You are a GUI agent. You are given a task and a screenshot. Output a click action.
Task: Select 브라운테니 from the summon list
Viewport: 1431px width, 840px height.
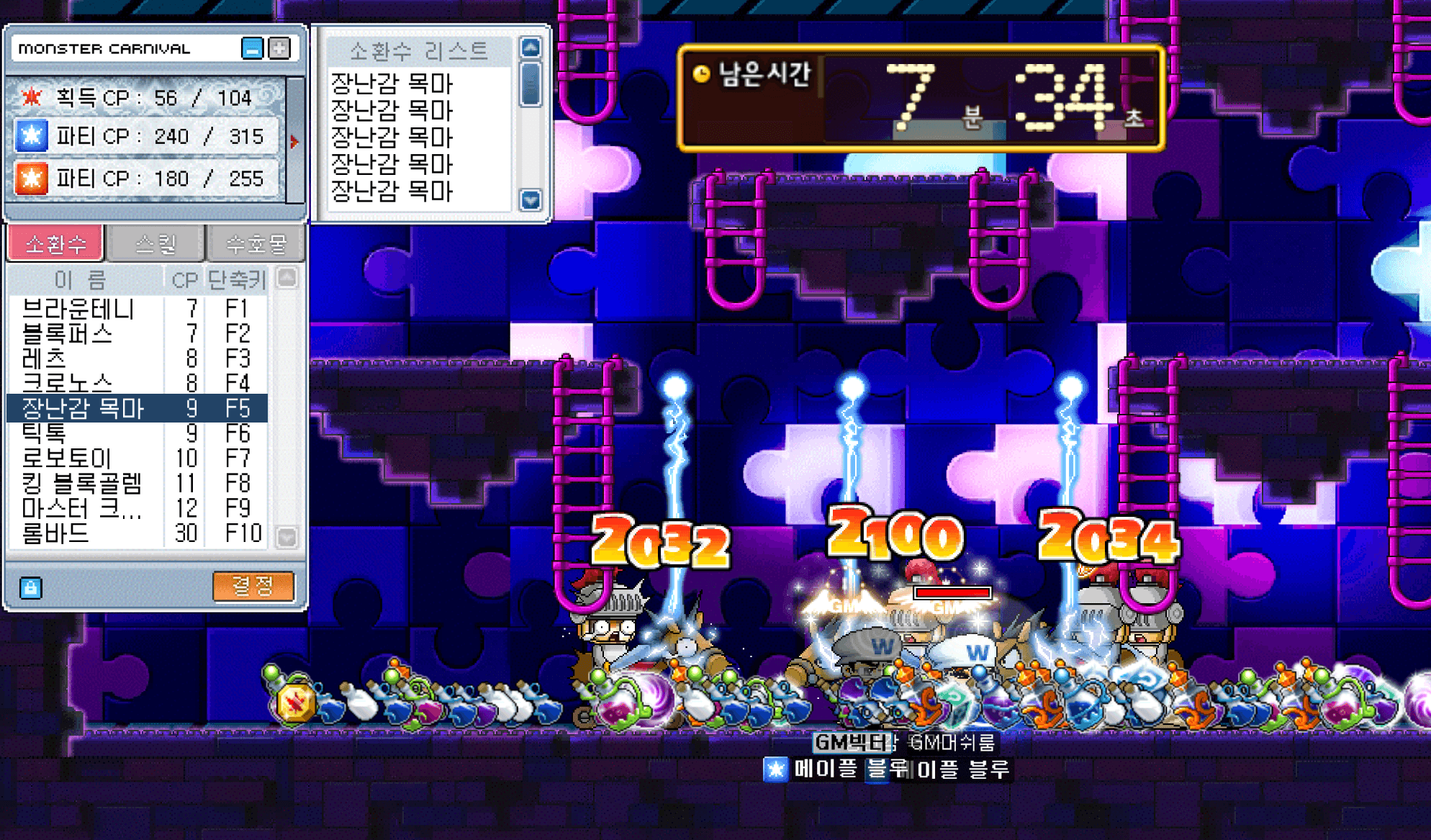pos(78,309)
